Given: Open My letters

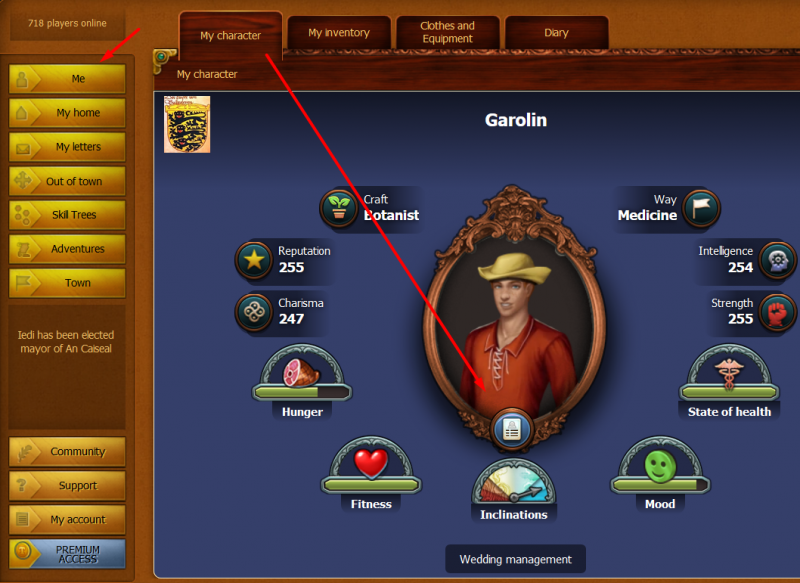Looking at the screenshot, I should coord(68,147).
